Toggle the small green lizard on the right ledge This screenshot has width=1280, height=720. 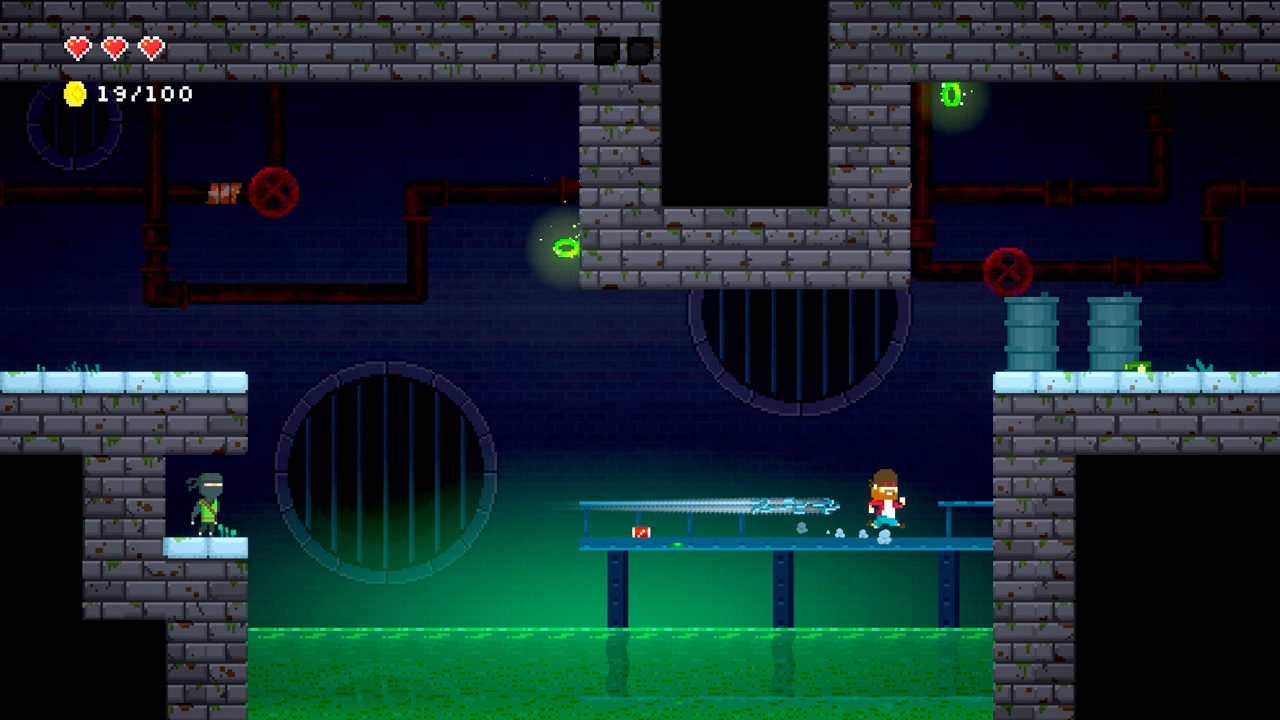(x=1138, y=367)
